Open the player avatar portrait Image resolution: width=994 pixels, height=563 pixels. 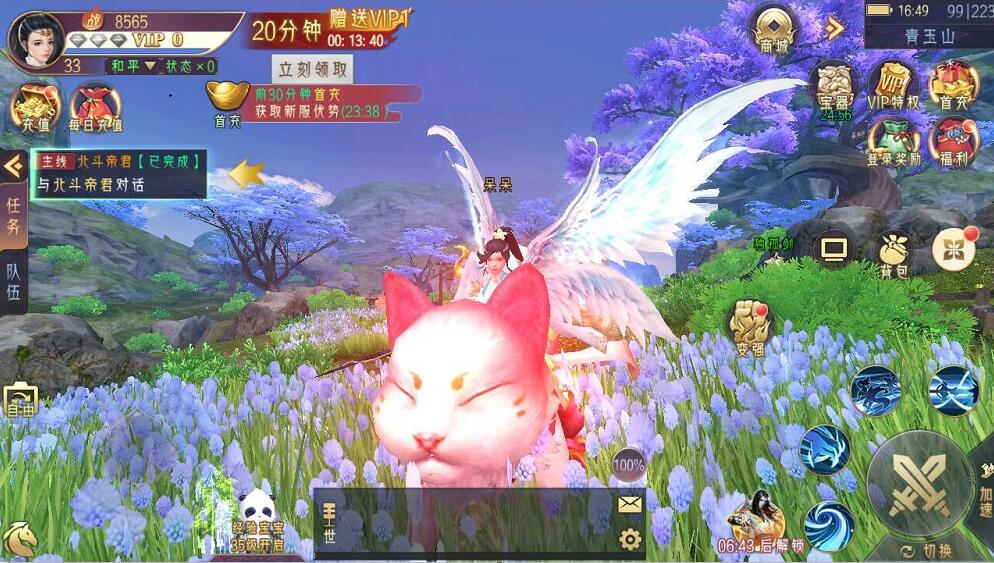[36, 37]
